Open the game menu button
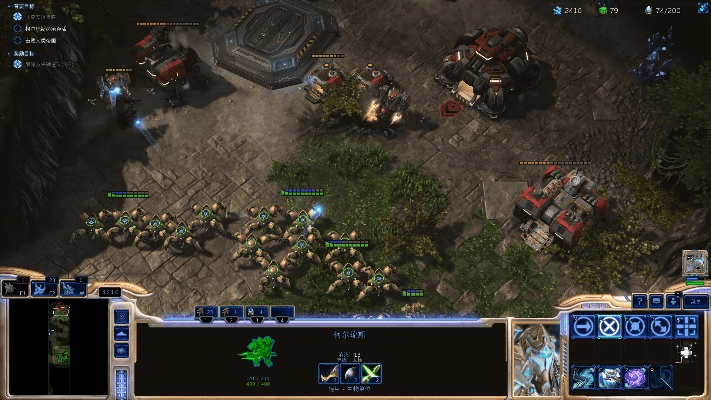Viewport: 711px width, 400px height. point(691,301)
